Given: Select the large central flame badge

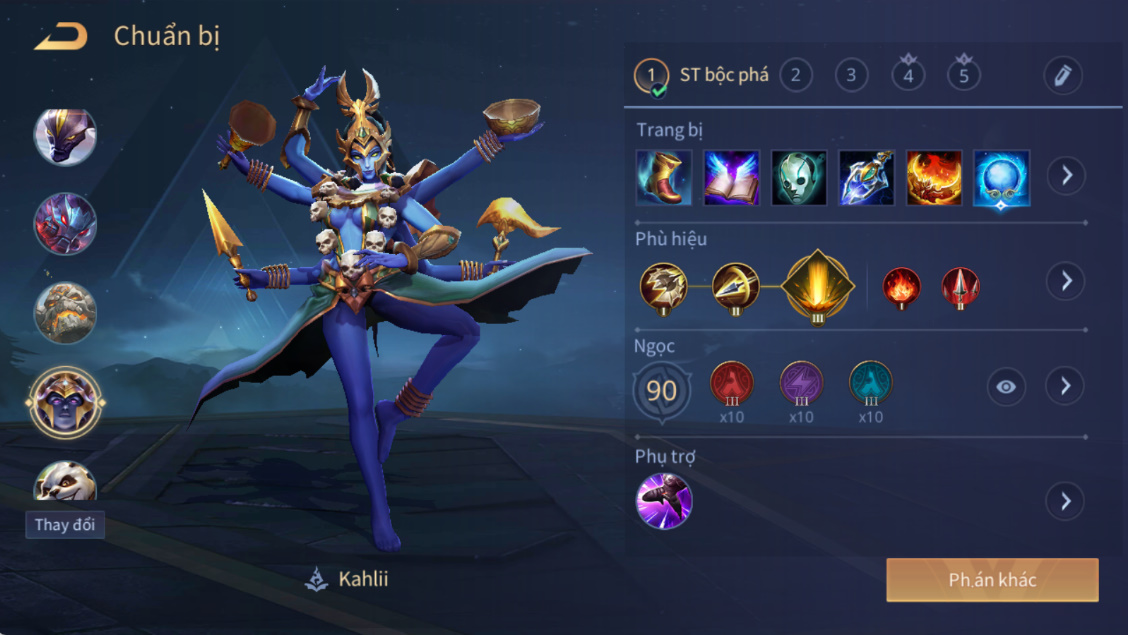Looking at the screenshot, I should pos(818,285).
